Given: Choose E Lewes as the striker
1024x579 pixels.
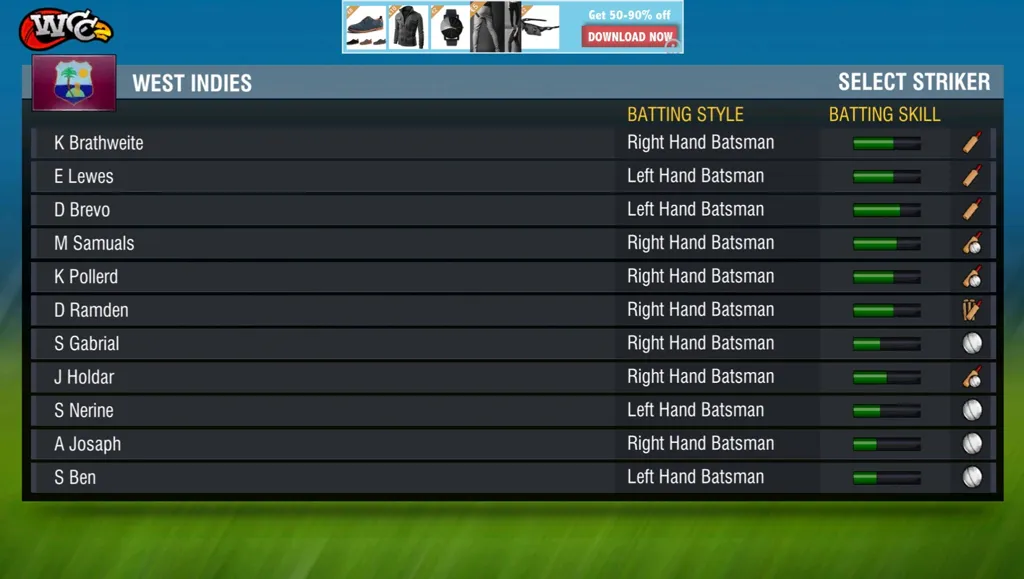Looking at the screenshot, I should click(84, 176).
